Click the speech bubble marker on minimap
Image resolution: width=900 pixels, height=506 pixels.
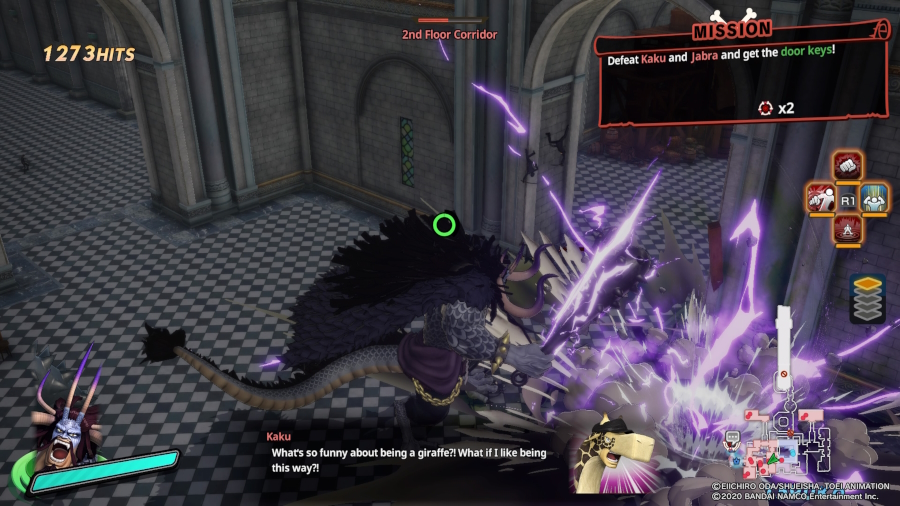734,437
